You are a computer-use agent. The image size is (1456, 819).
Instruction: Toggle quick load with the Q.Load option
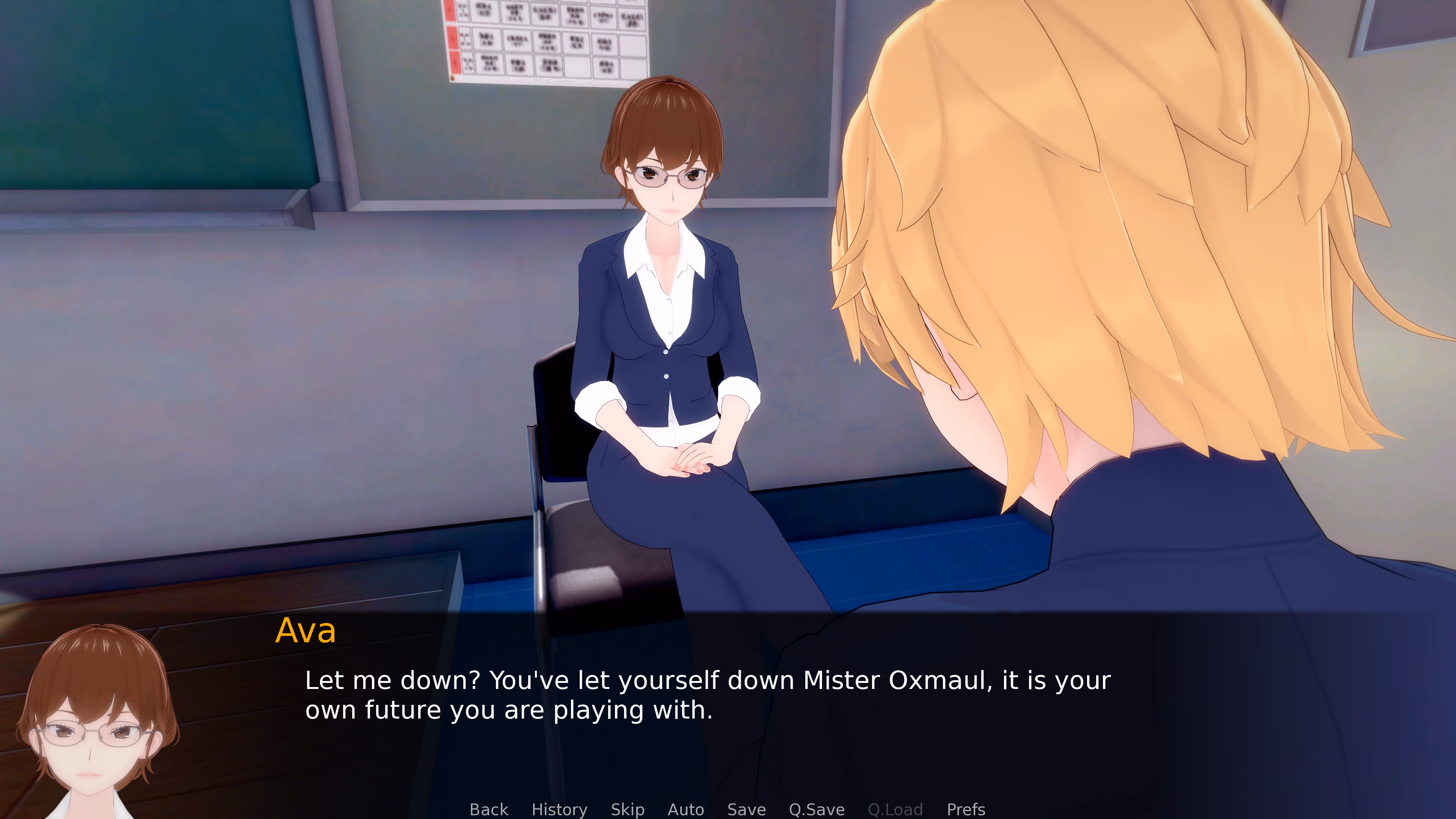tap(896, 810)
